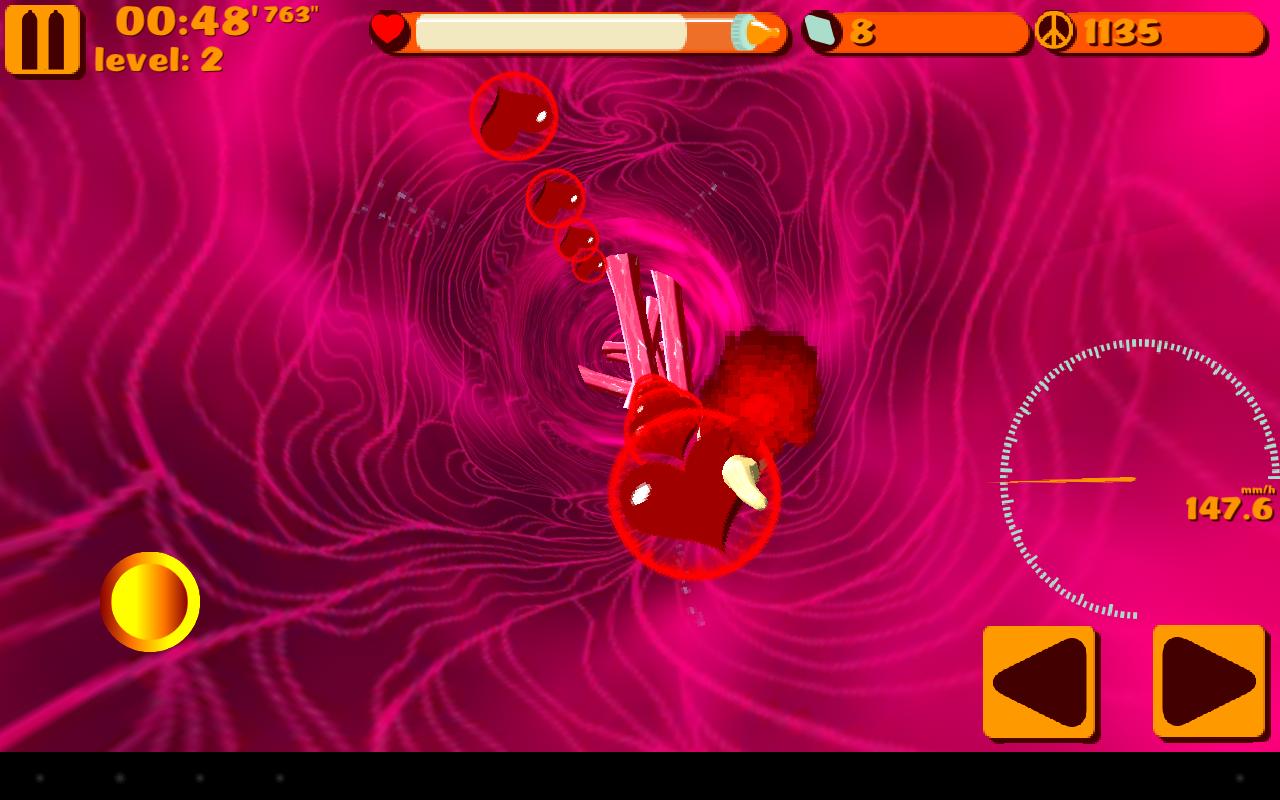1280x800 pixels.
Task: Tap the pixelated blood clot obstacle
Action: 765,380
